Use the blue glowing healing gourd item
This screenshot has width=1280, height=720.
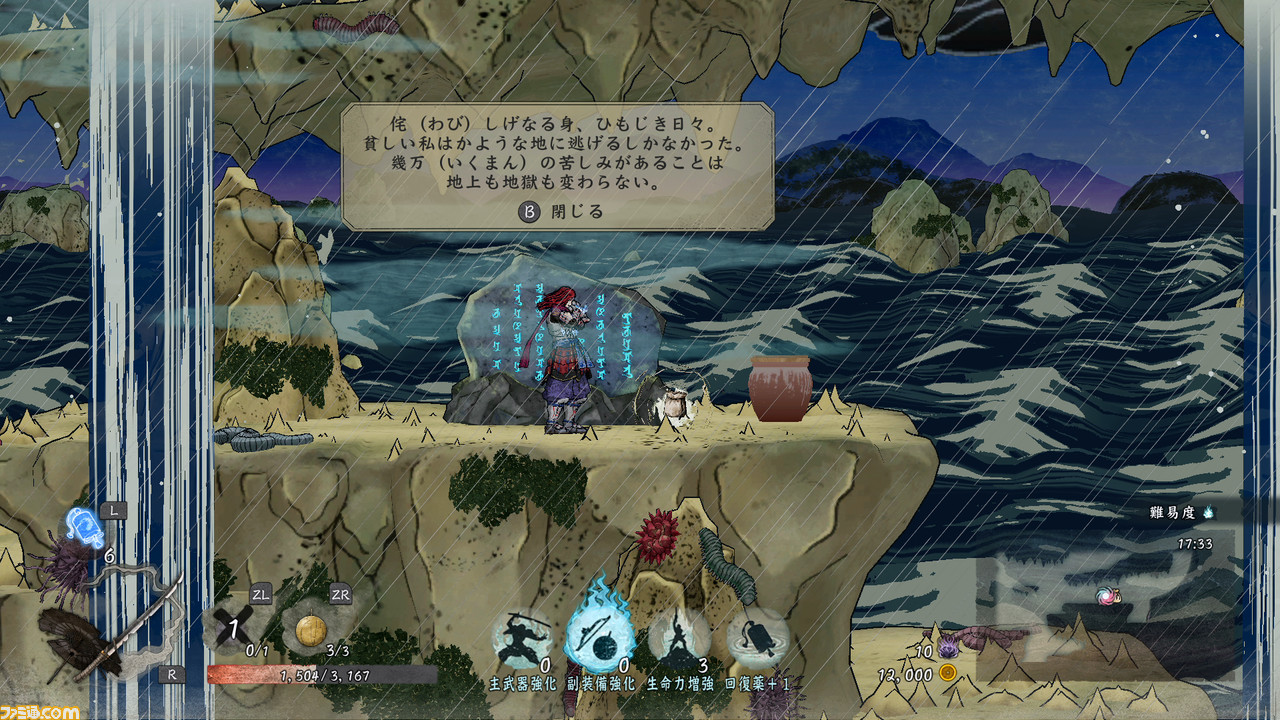coord(85,528)
